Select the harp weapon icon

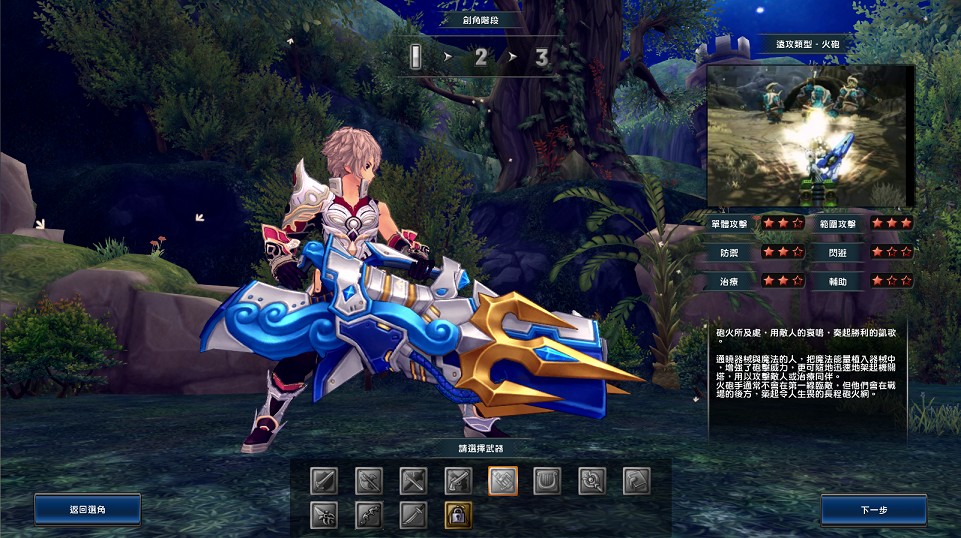pyautogui.click(x=547, y=482)
